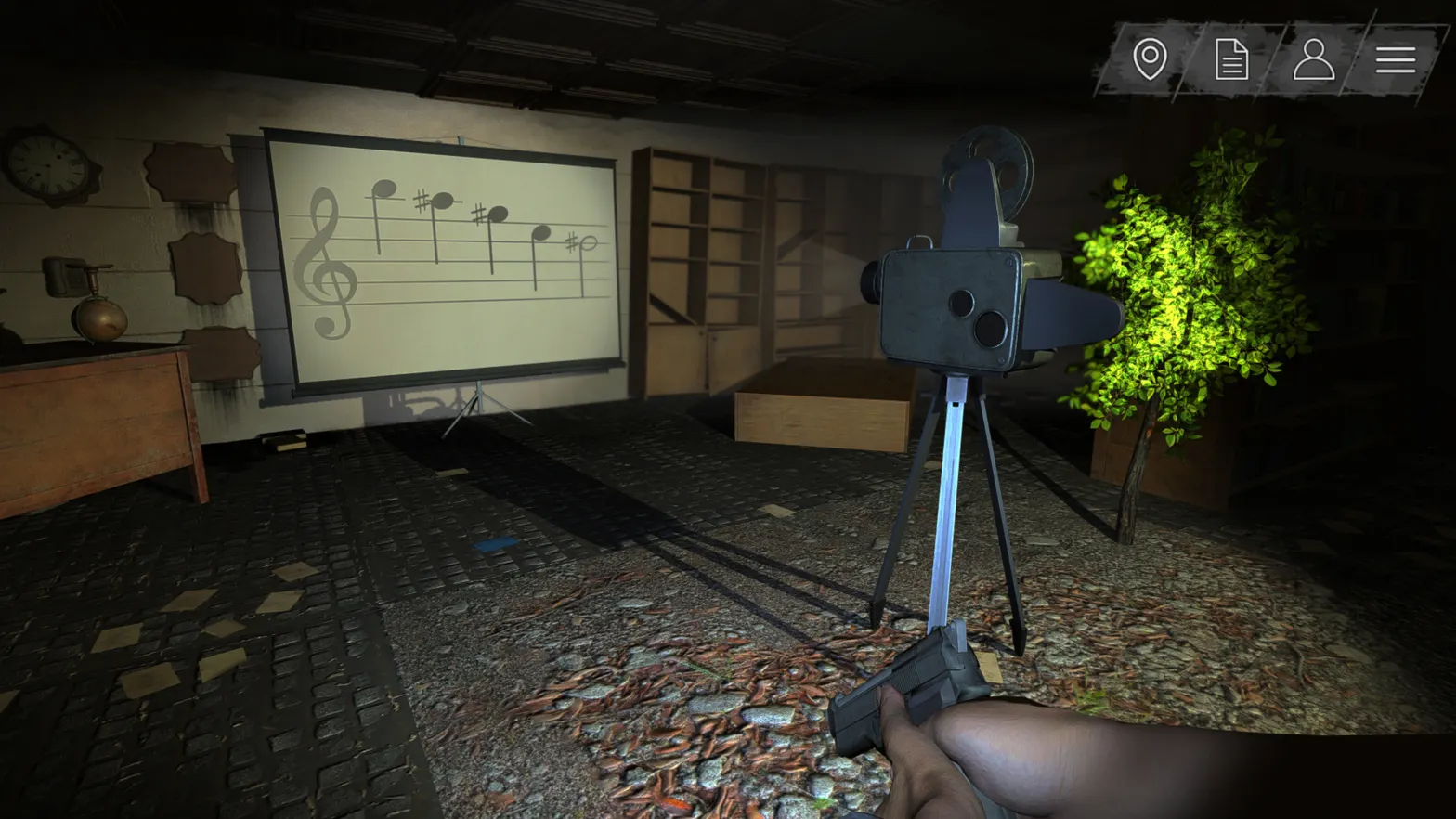1456x819 pixels.
Task: Inspect the wall clock on the left
Action: click(x=48, y=167)
